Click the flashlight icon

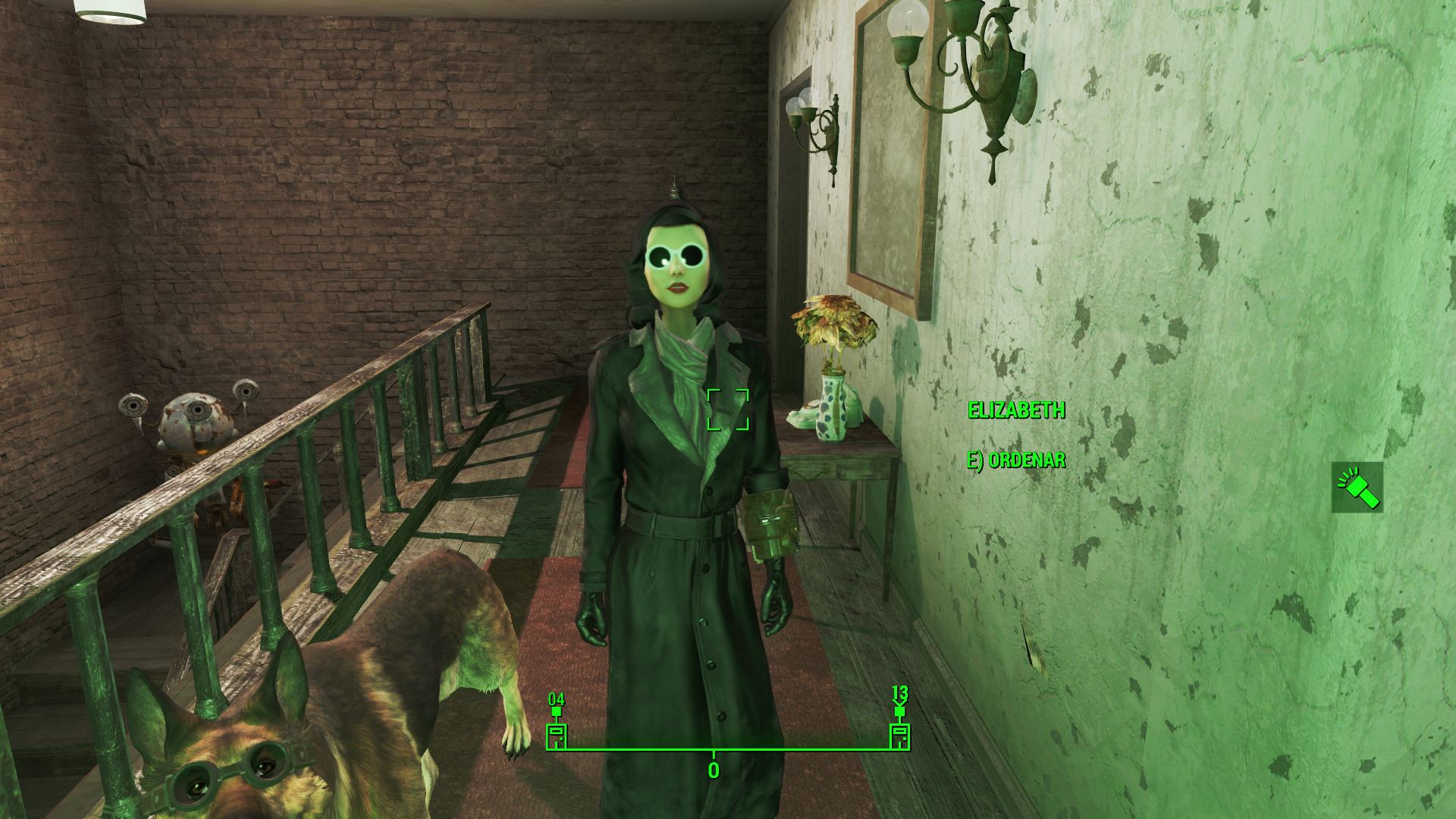point(1357,488)
